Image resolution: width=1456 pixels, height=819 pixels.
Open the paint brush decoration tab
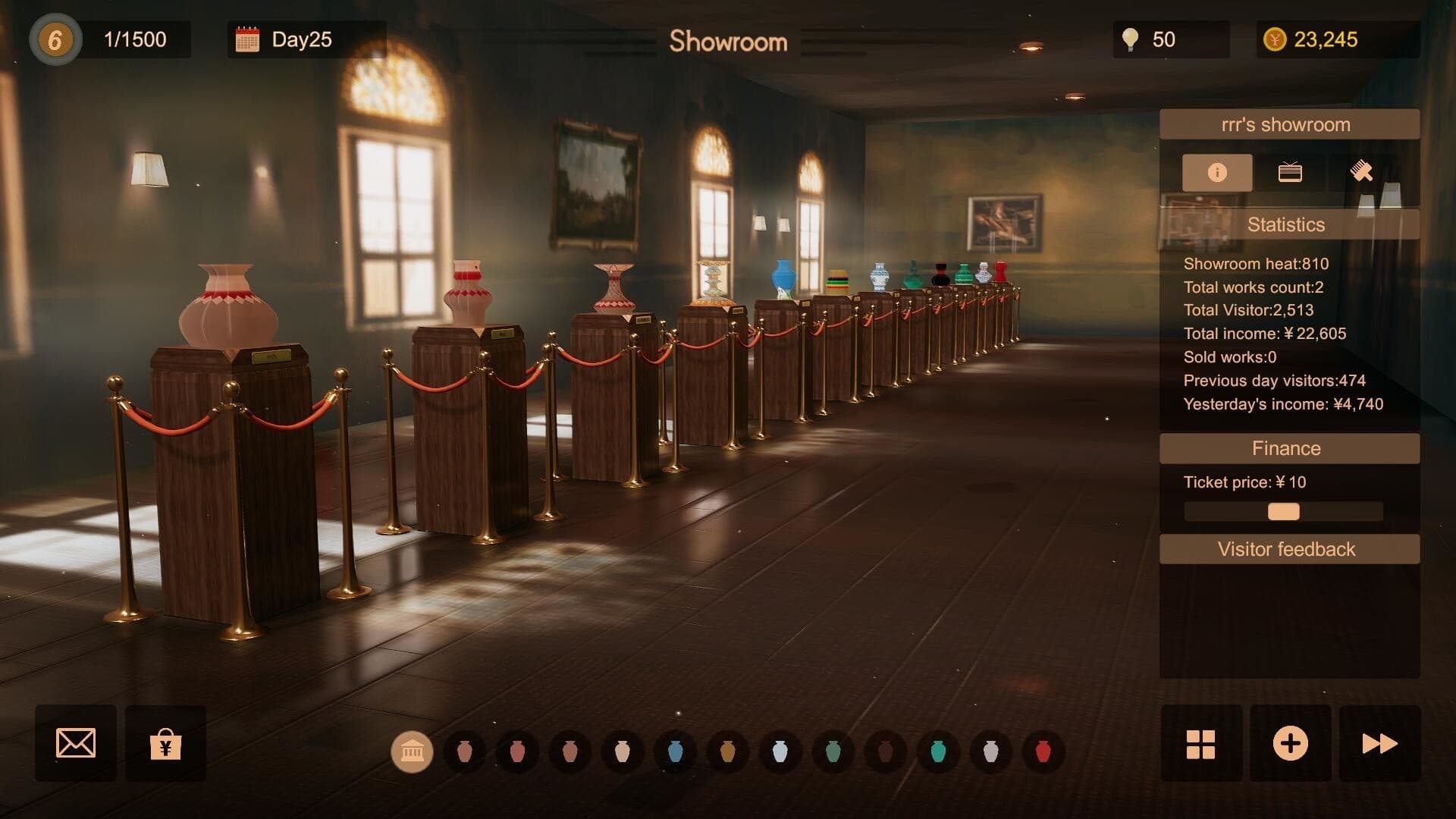(x=1362, y=173)
